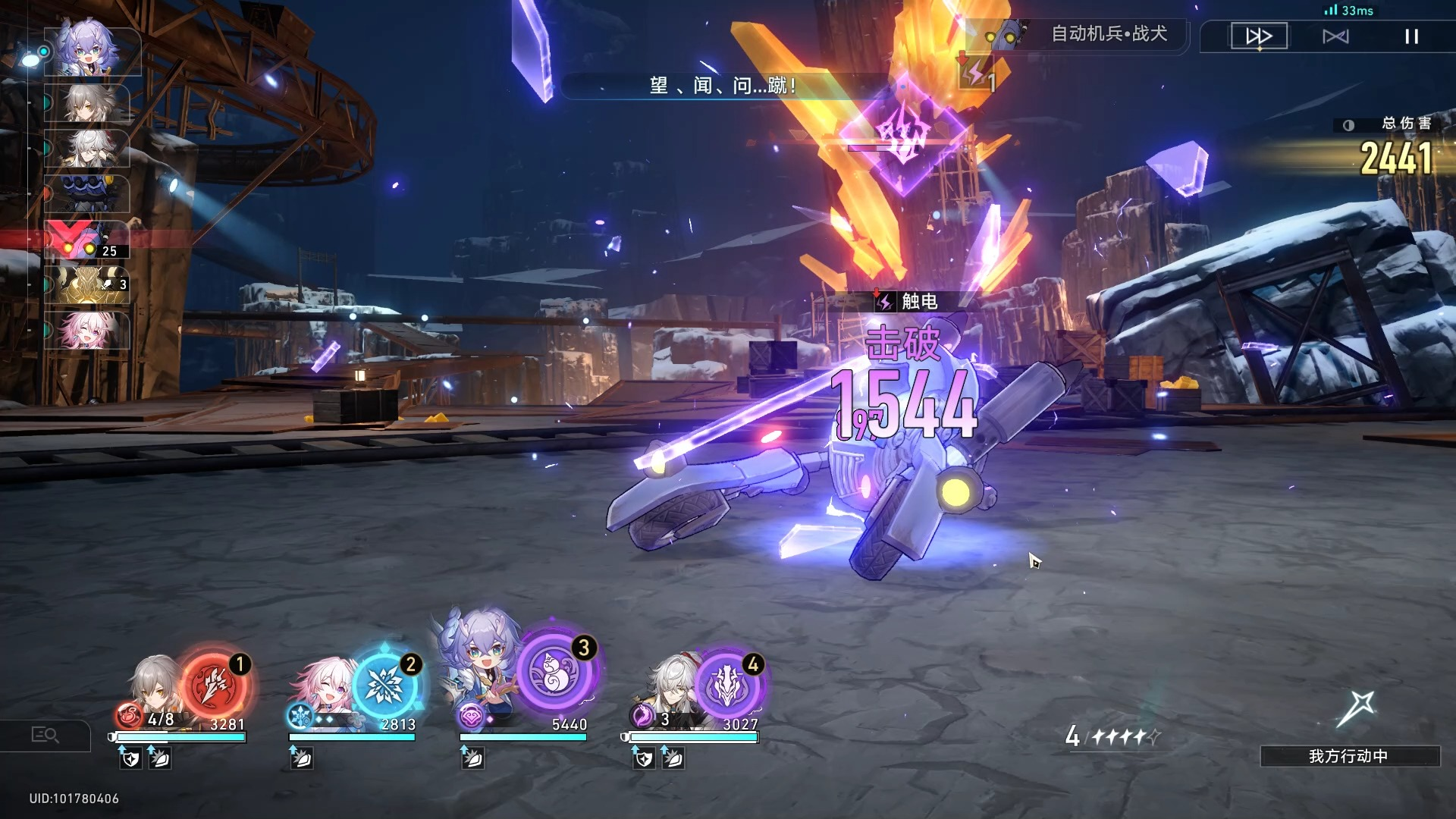Toggle auto-battle mode on
This screenshot has height=819, width=1456.
(1337, 36)
